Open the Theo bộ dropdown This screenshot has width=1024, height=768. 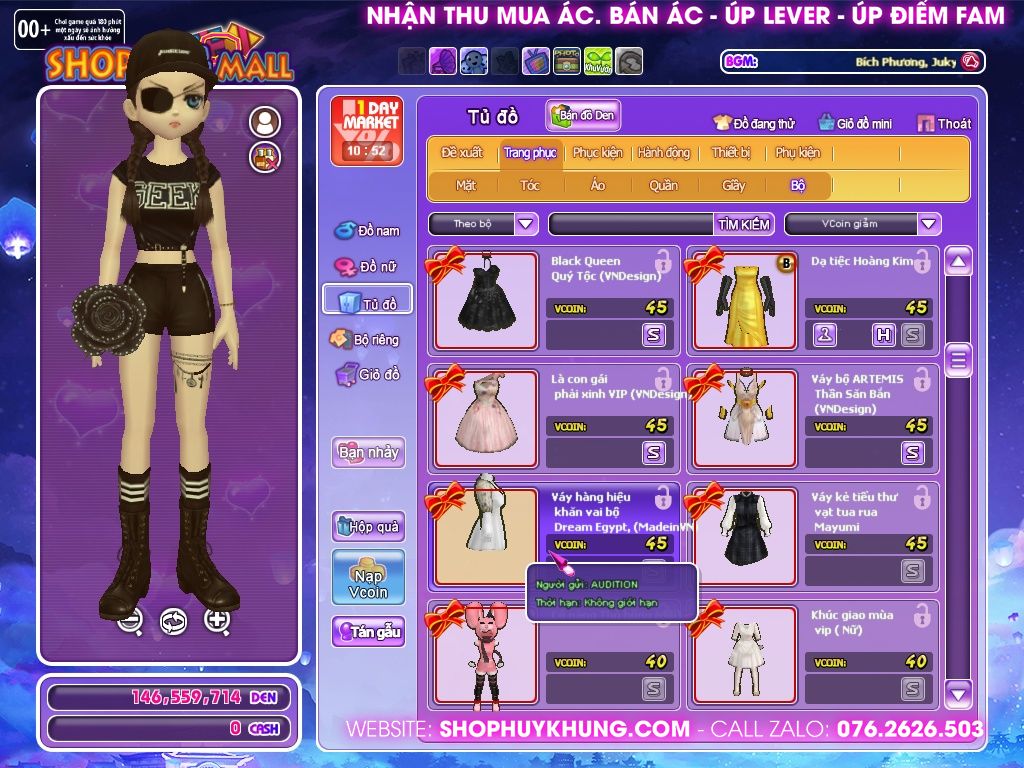483,224
